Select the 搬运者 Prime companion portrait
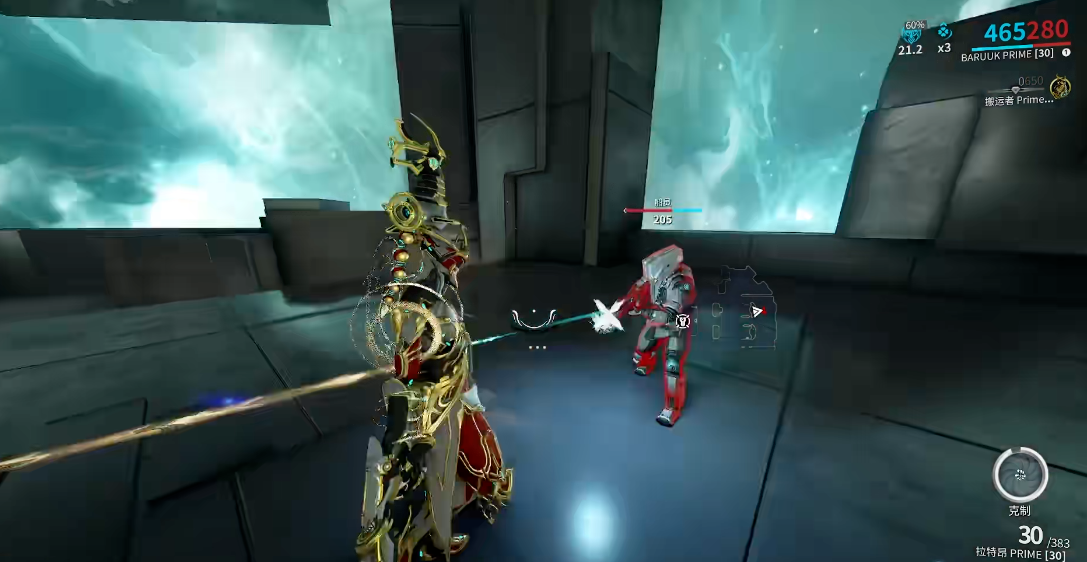The height and width of the screenshot is (562, 1087). pos(1061,88)
